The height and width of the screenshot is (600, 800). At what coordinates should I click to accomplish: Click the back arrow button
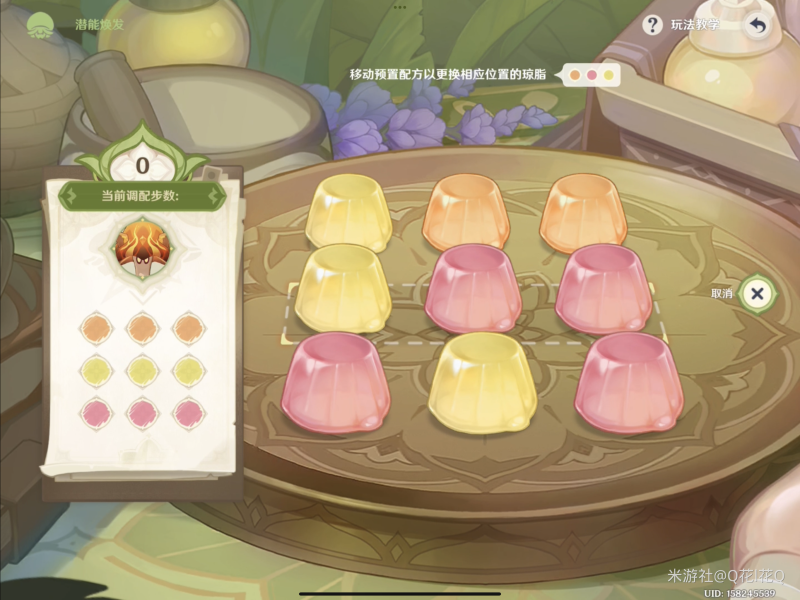757,26
